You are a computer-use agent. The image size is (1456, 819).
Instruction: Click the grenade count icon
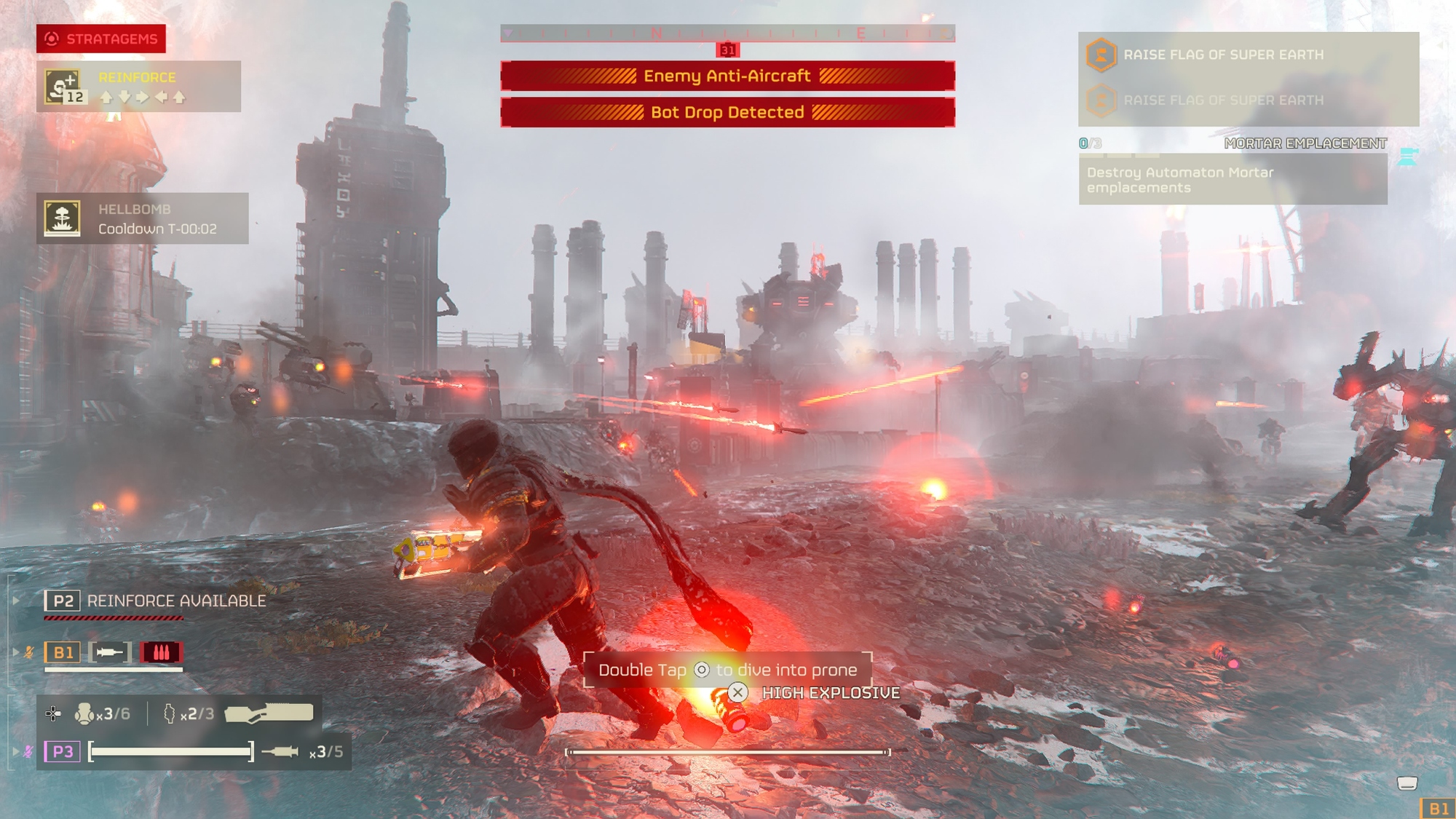[170, 714]
